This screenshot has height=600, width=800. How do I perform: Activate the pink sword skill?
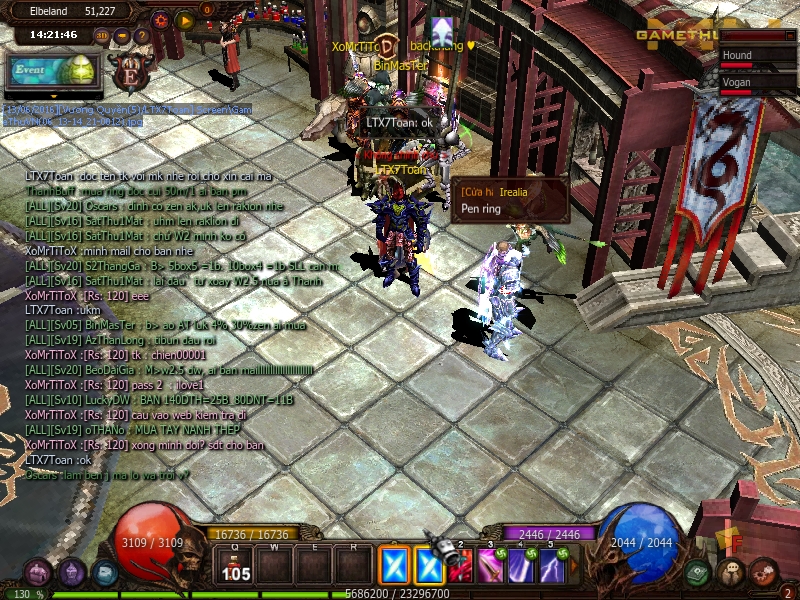491,566
